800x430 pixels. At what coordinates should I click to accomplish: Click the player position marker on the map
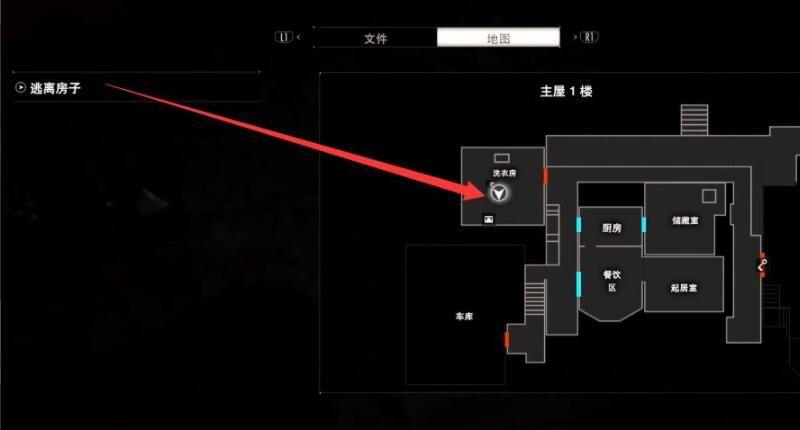[498, 192]
